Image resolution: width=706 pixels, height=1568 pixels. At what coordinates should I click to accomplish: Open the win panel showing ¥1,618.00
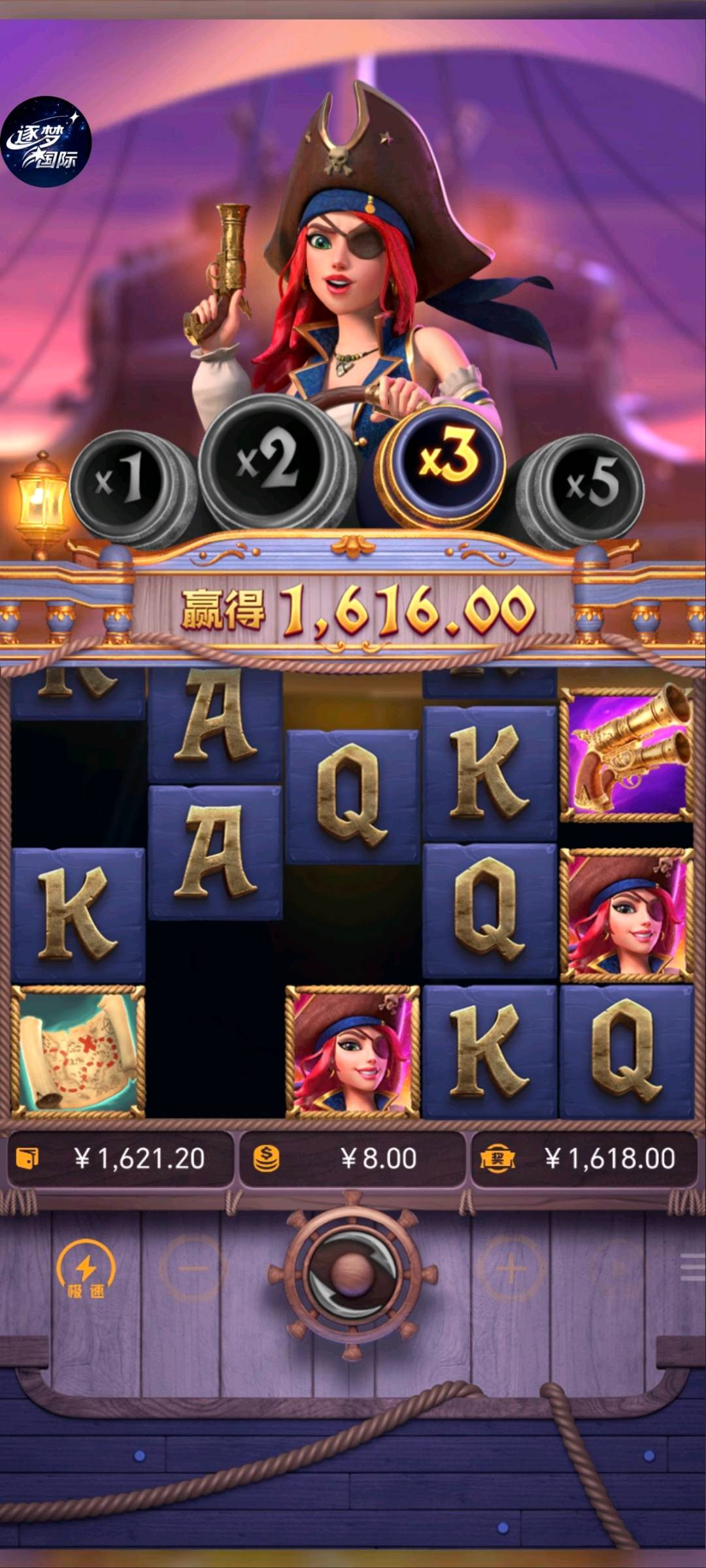click(584, 1159)
